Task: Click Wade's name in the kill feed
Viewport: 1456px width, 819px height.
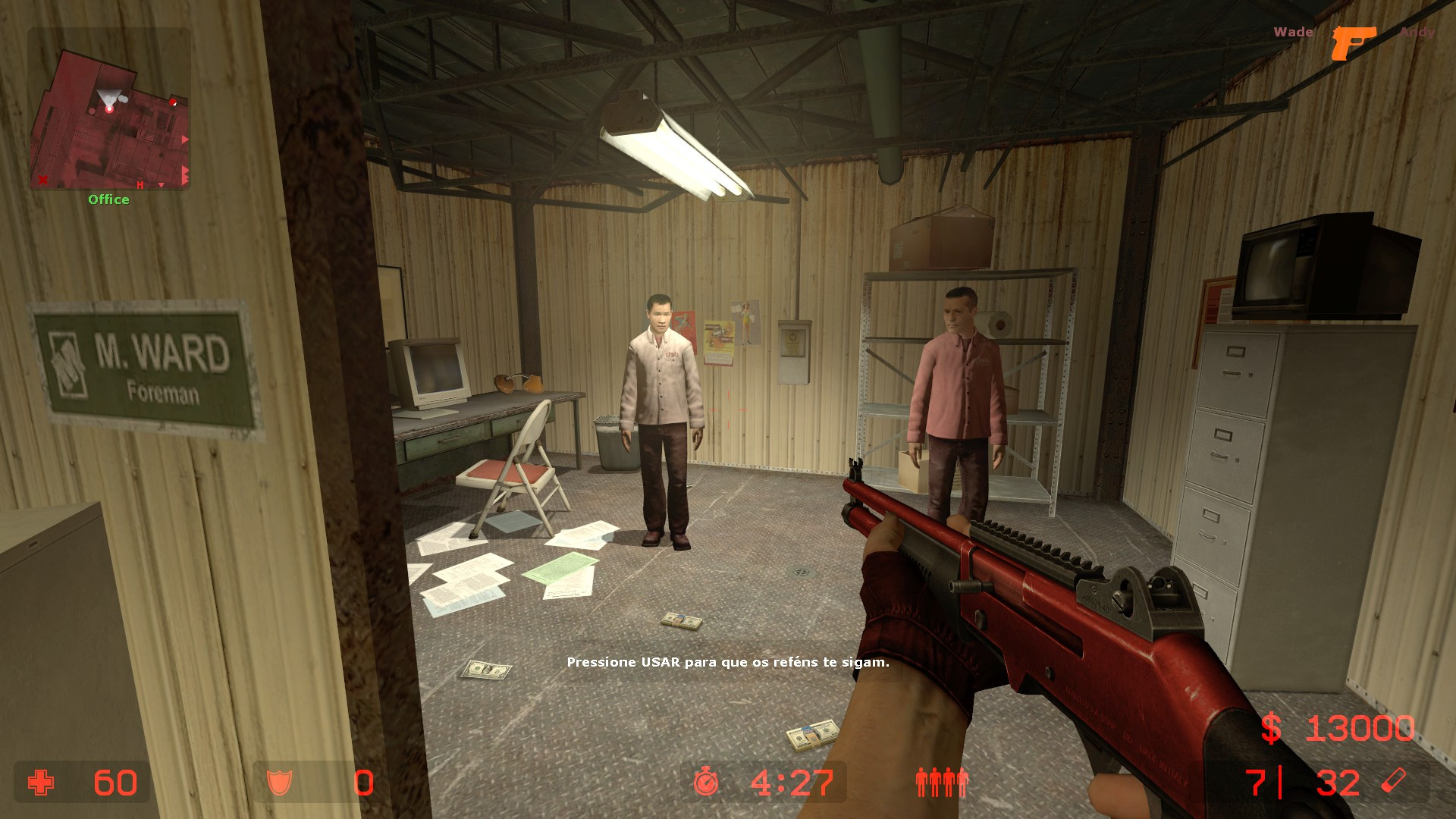Action: pyautogui.click(x=1294, y=32)
